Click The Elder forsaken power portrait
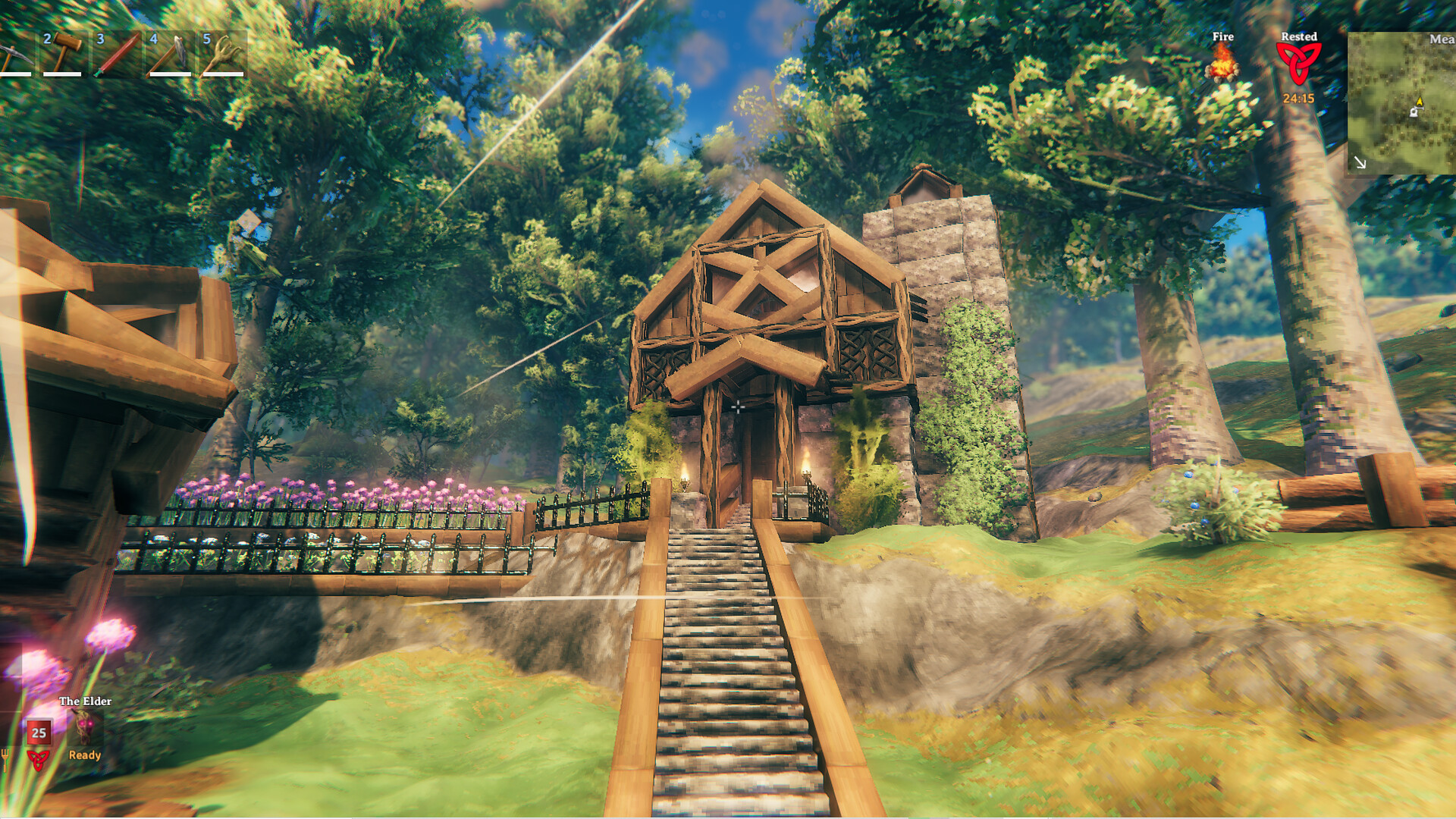Screen dimensions: 1456x819 pyautogui.click(x=84, y=727)
